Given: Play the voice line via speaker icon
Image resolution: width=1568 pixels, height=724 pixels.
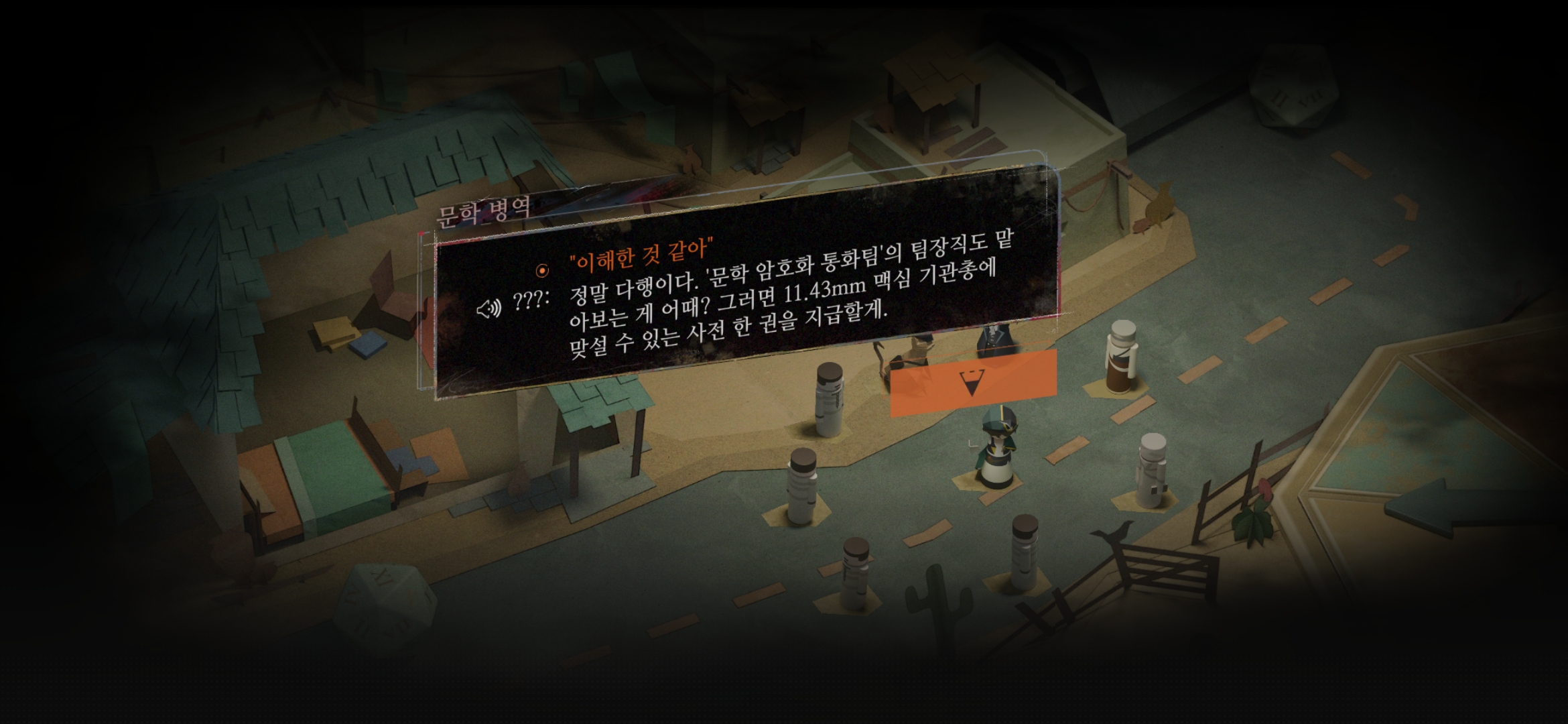Looking at the screenshot, I should tap(488, 308).
